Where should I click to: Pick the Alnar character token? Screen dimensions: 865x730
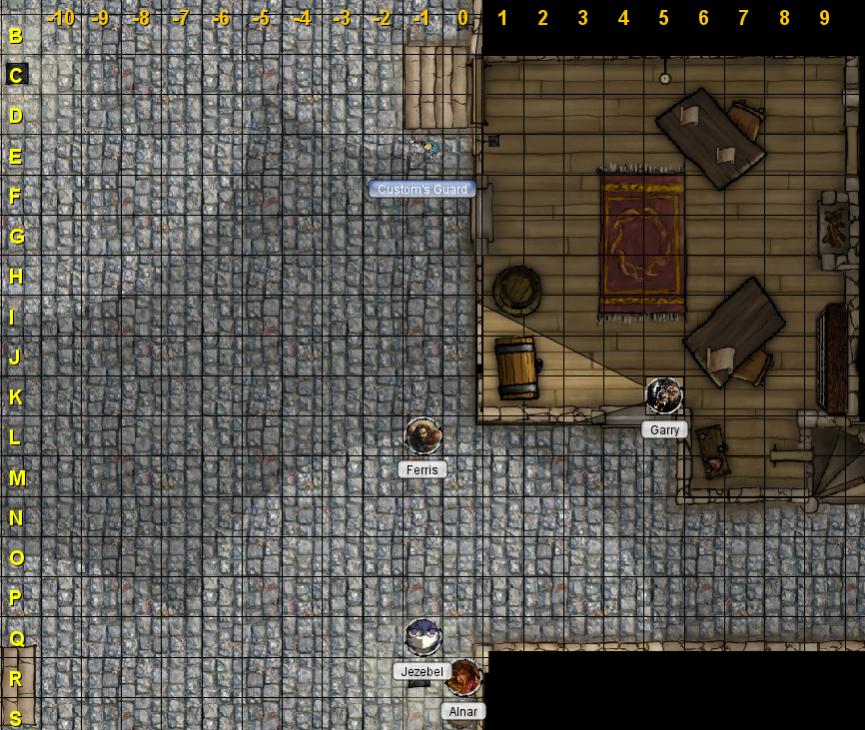pyautogui.click(x=463, y=677)
